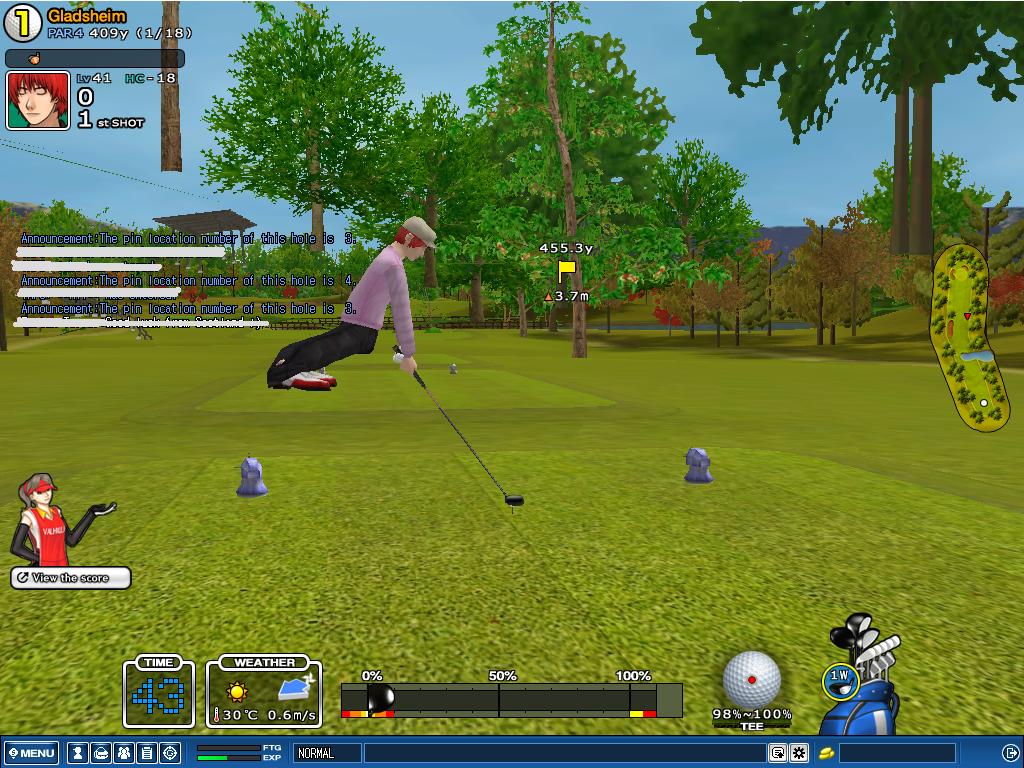Open the gear settings icon
Screen dimensions: 1024x768
click(799, 753)
